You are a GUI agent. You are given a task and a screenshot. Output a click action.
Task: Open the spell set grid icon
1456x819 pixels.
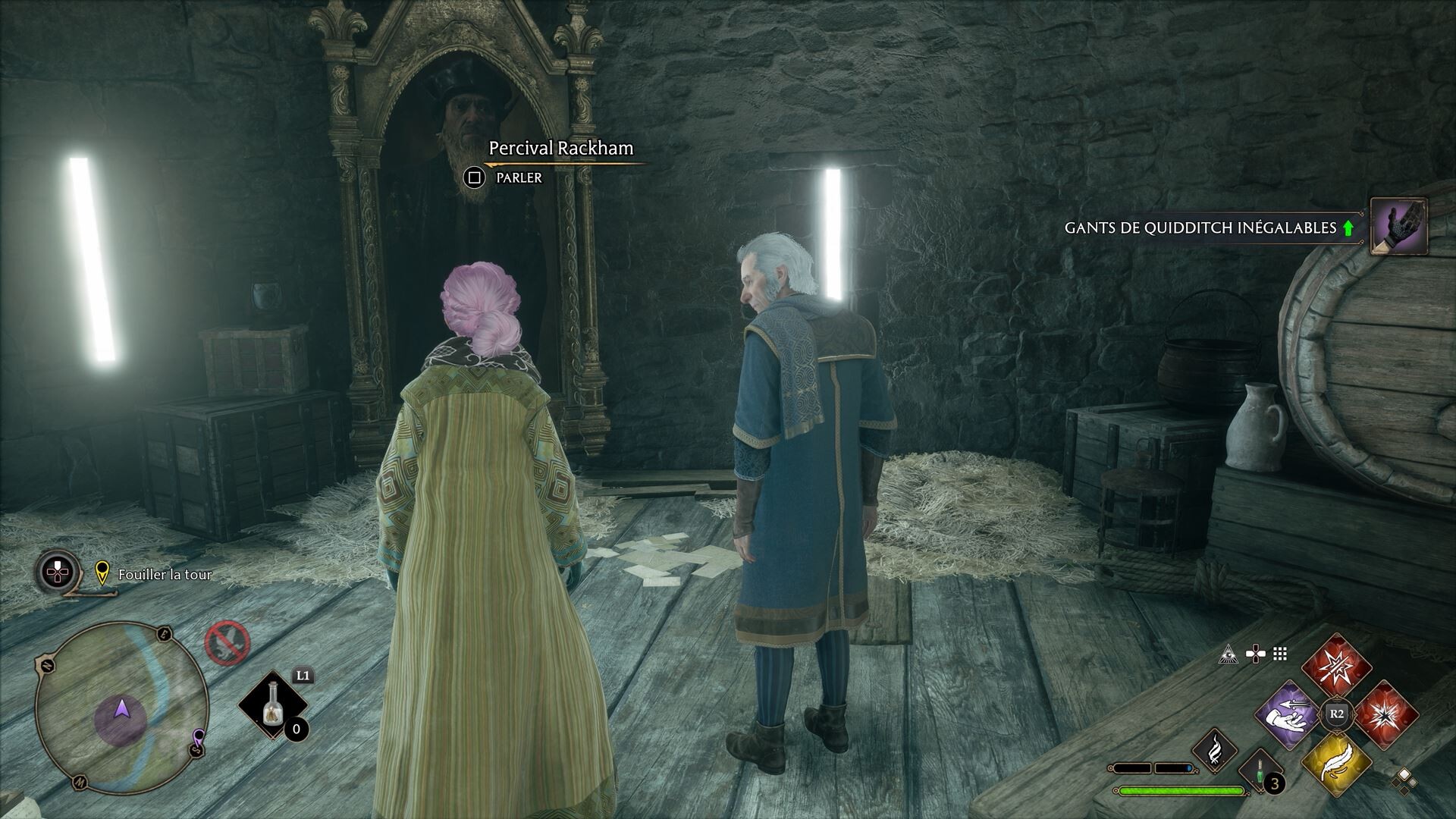[x=1280, y=652]
